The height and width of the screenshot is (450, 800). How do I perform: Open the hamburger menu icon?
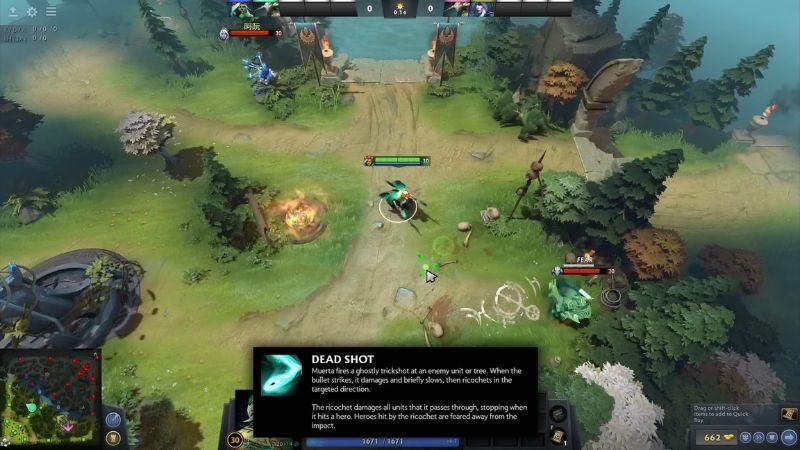(x=51, y=11)
